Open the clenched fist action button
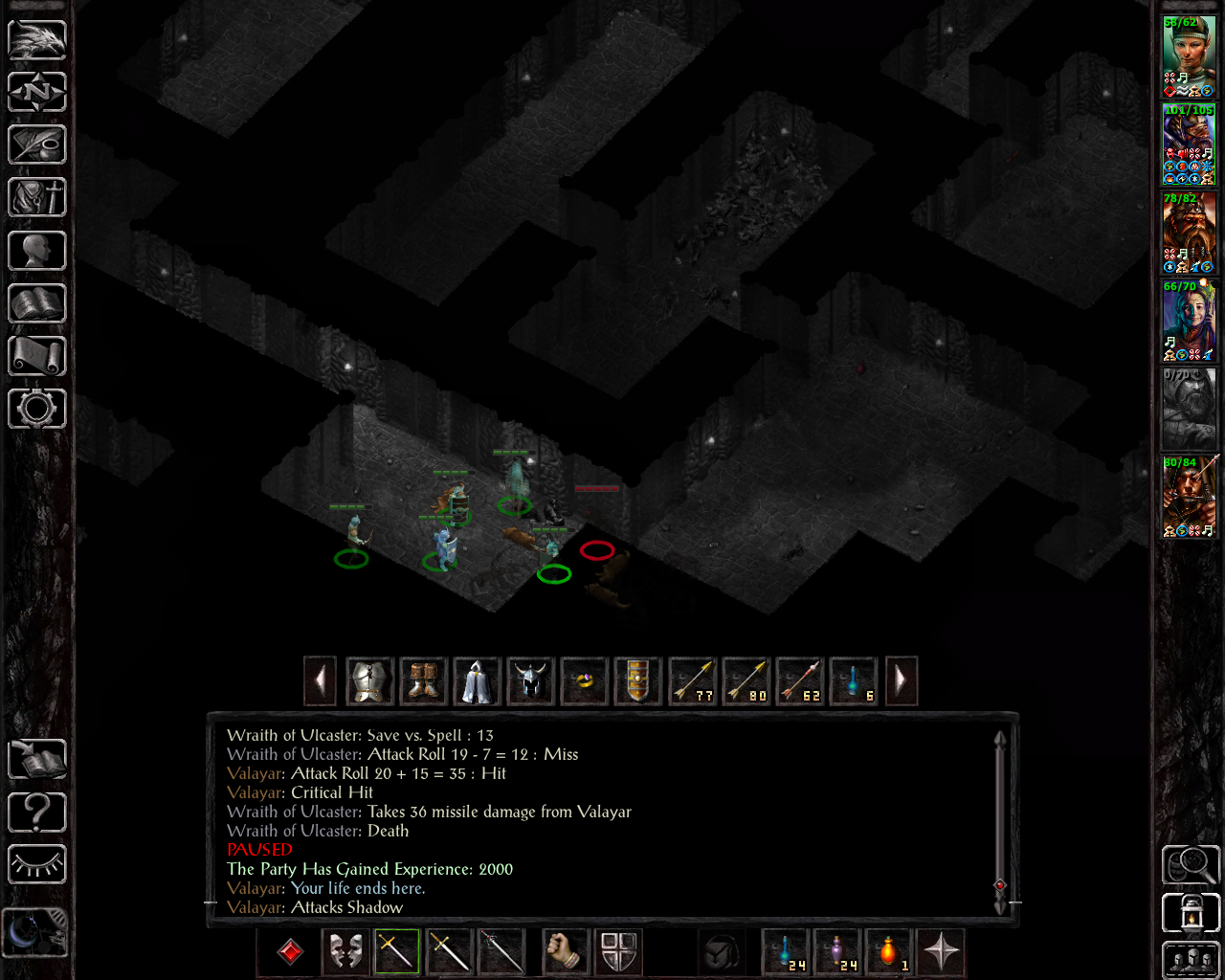The width and height of the screenshot is (1225, 980). coord(566,951)
